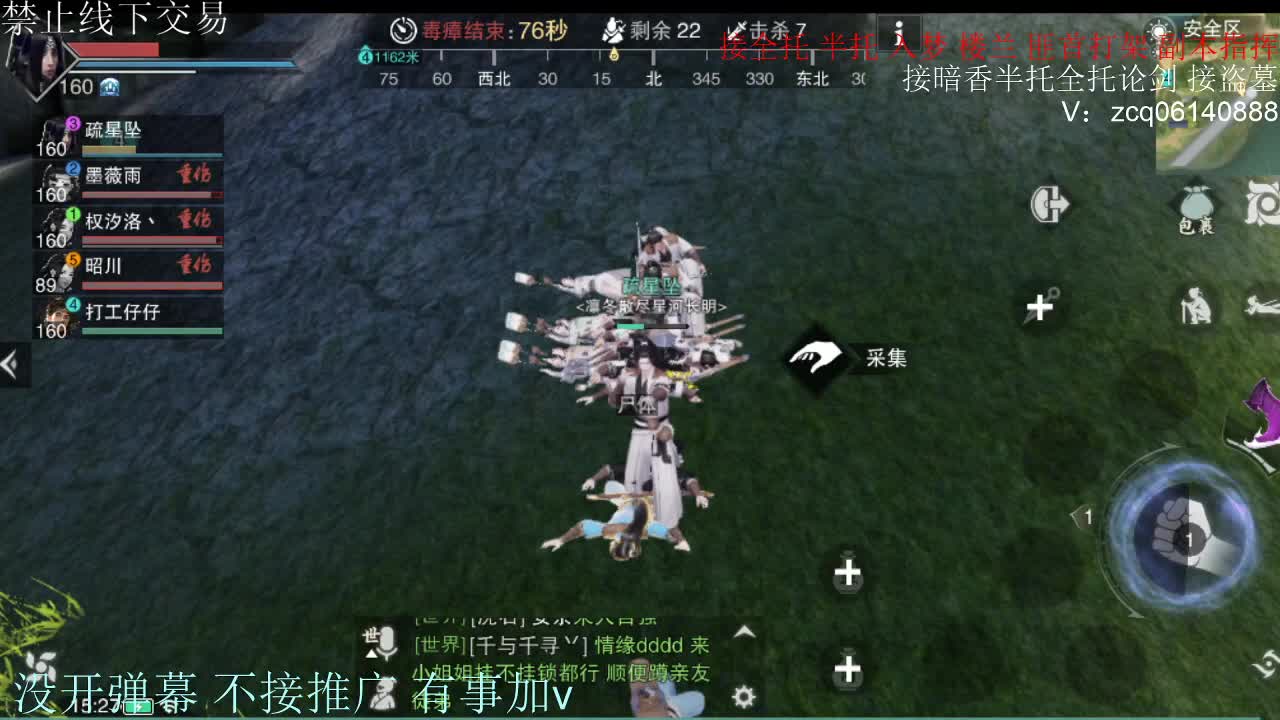Select the 采集 gather hand icon

click(x=815, y=358)
